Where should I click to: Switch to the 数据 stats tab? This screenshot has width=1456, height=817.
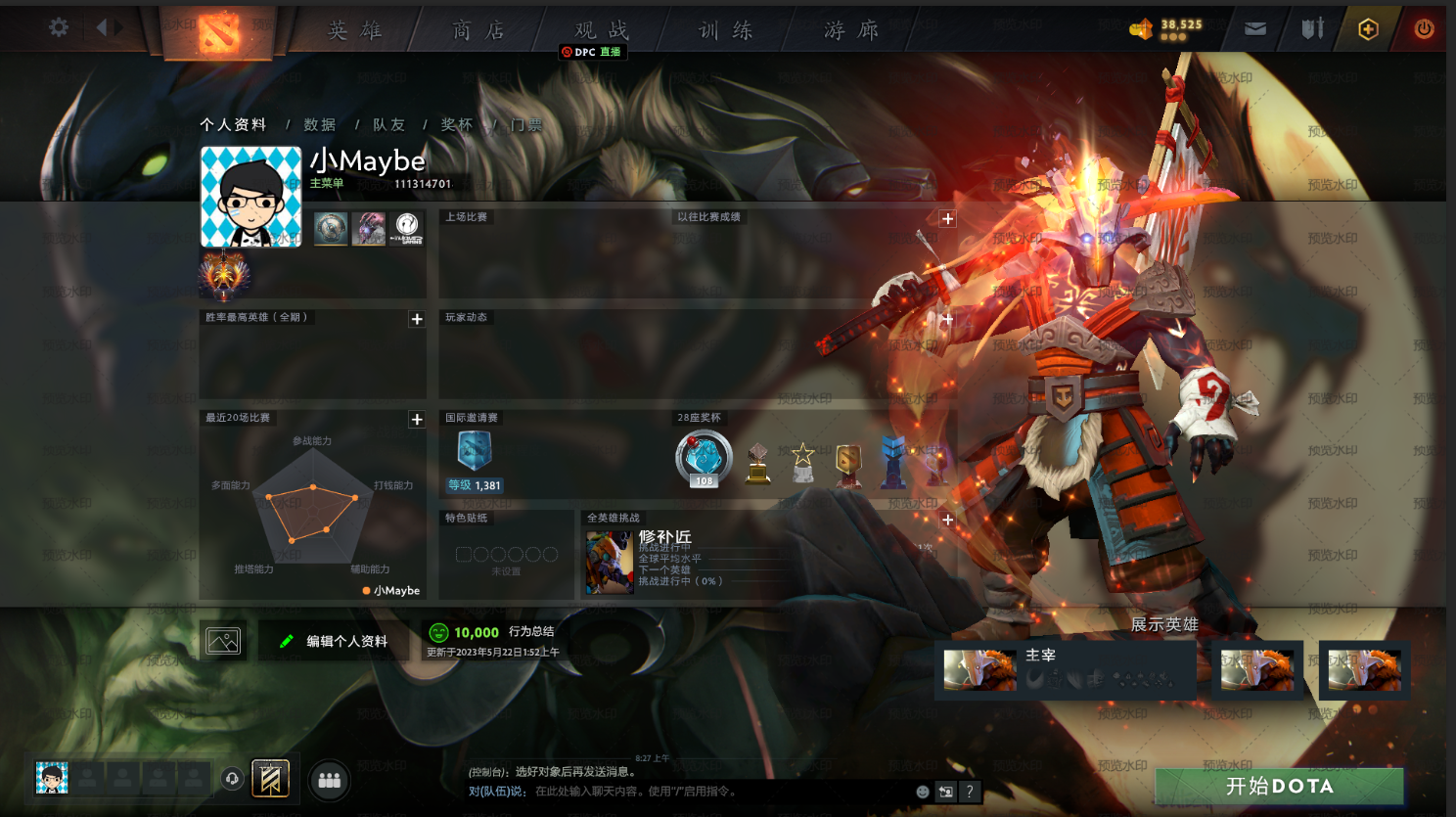coord(320,125)
